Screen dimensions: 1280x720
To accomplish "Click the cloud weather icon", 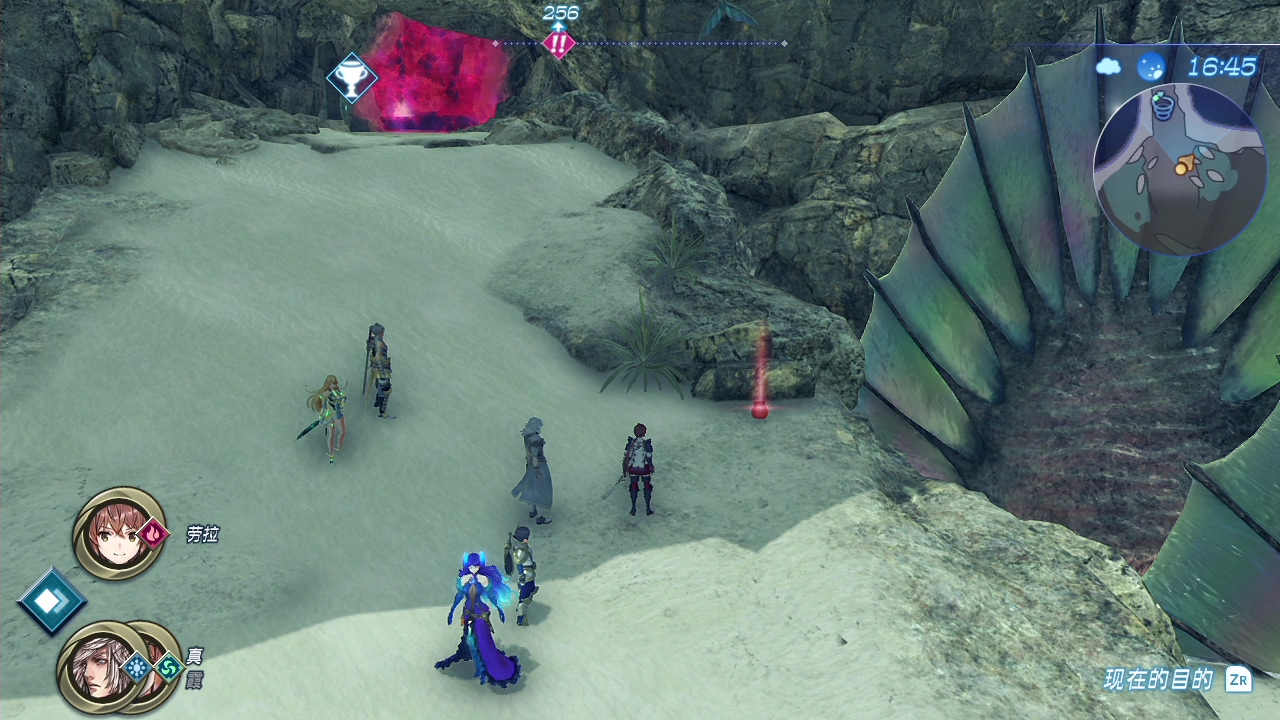I will click(x=1109, y=67).
